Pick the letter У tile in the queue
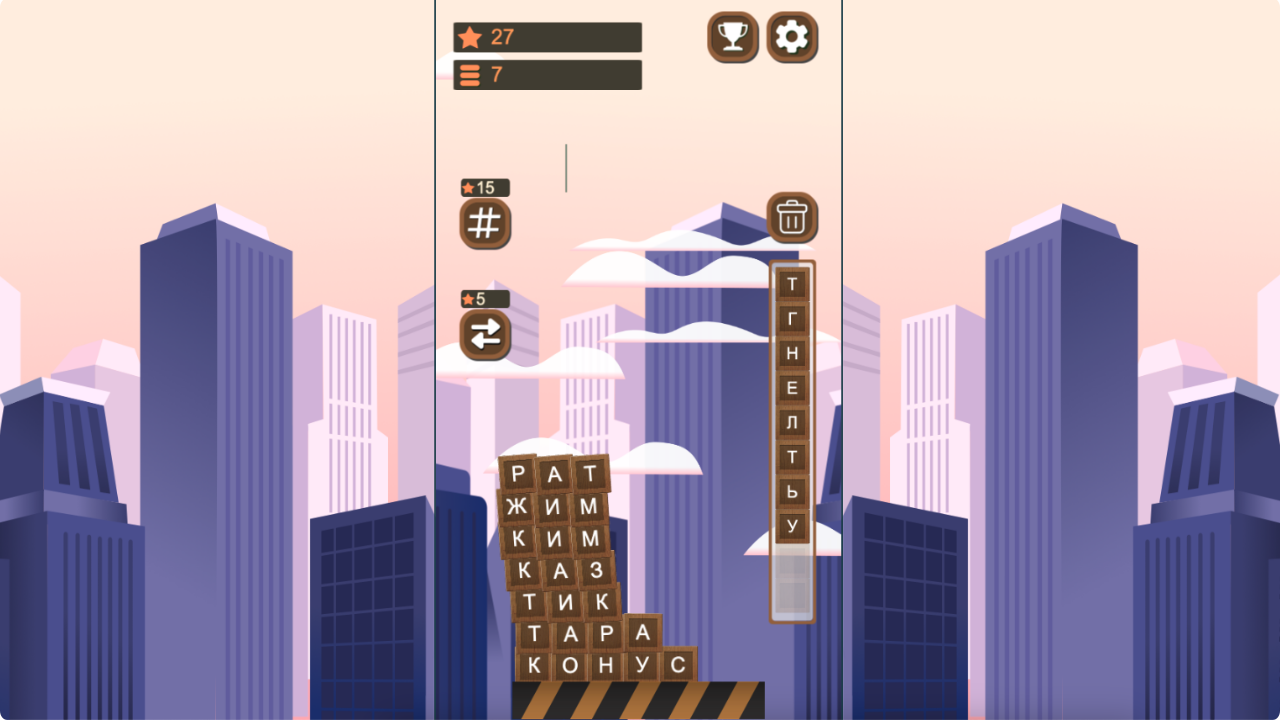The height and width of the screenshot is (720, 1280). [x=792, y=525]
